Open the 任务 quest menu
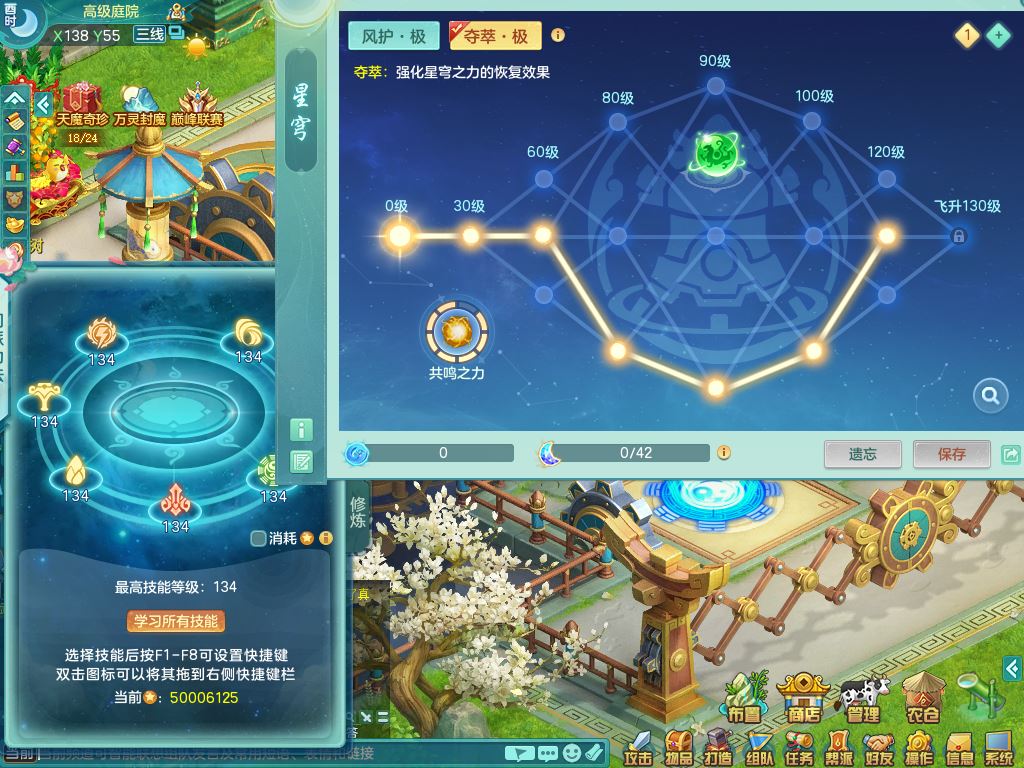Screen dimensions: 1024x768 [x=799, y=747]
